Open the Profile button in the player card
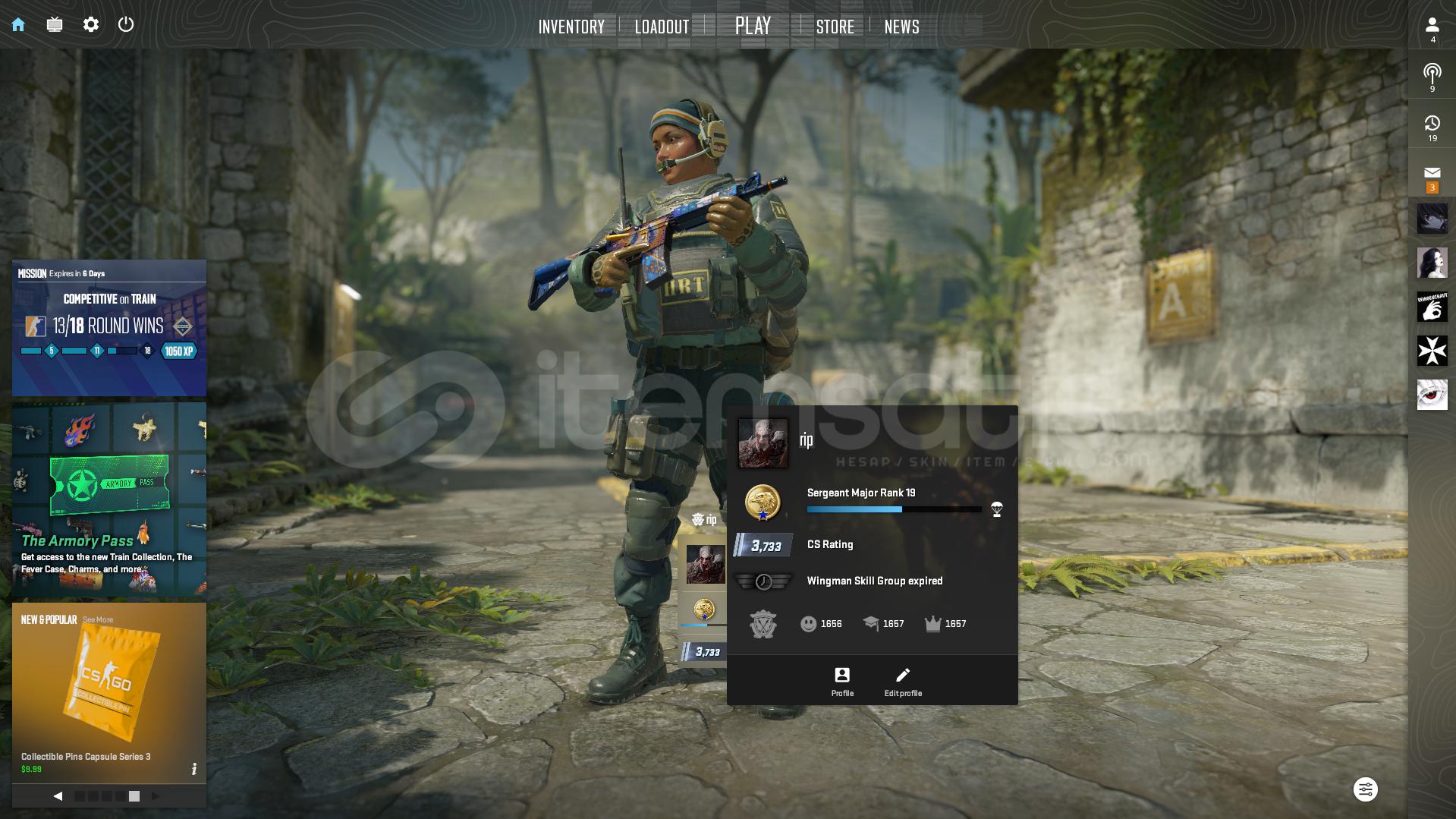 click(x=842, y=681)
